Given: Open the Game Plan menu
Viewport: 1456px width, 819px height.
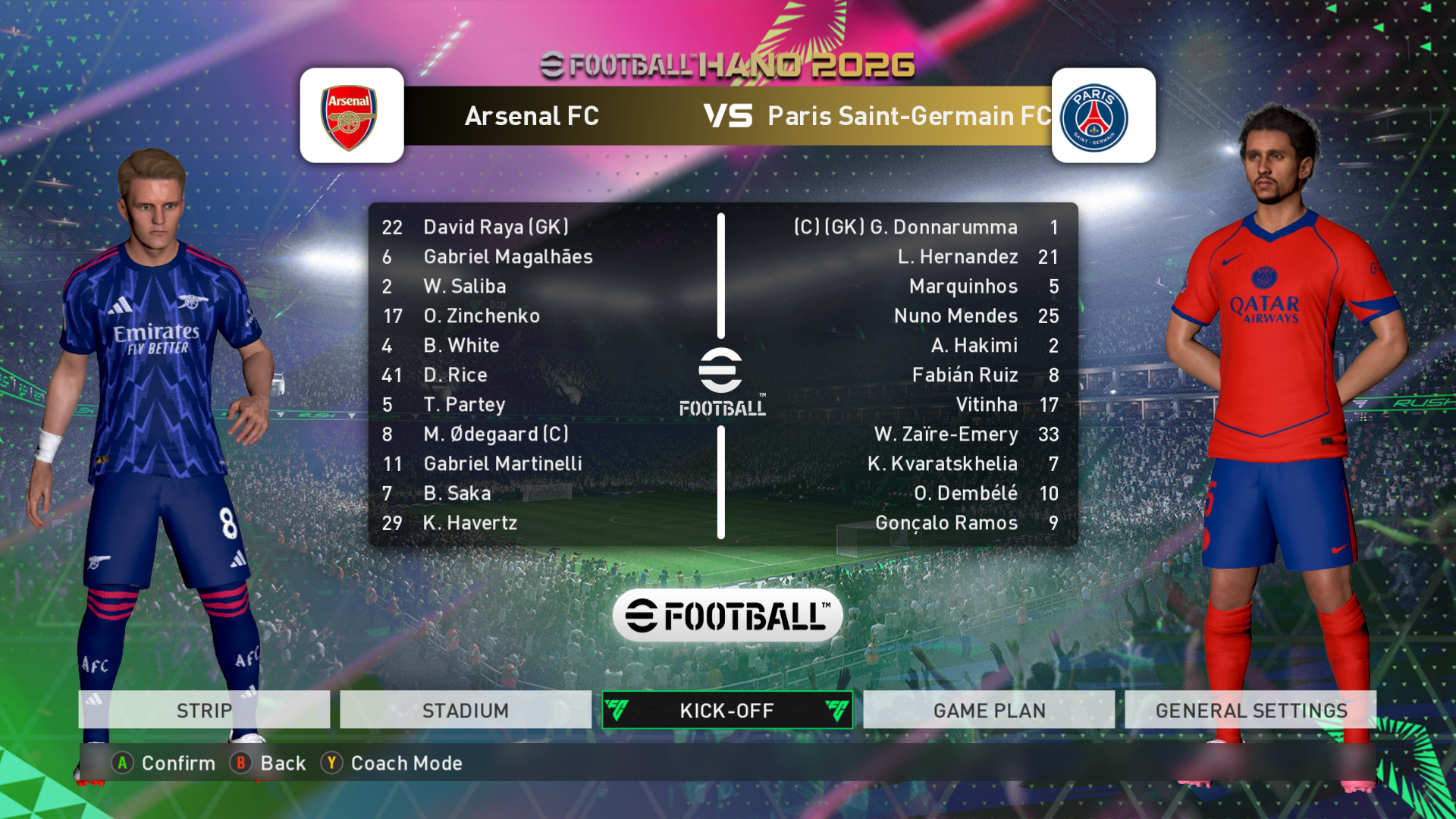Looking at the screenshot, I should [x=989, y=710].
